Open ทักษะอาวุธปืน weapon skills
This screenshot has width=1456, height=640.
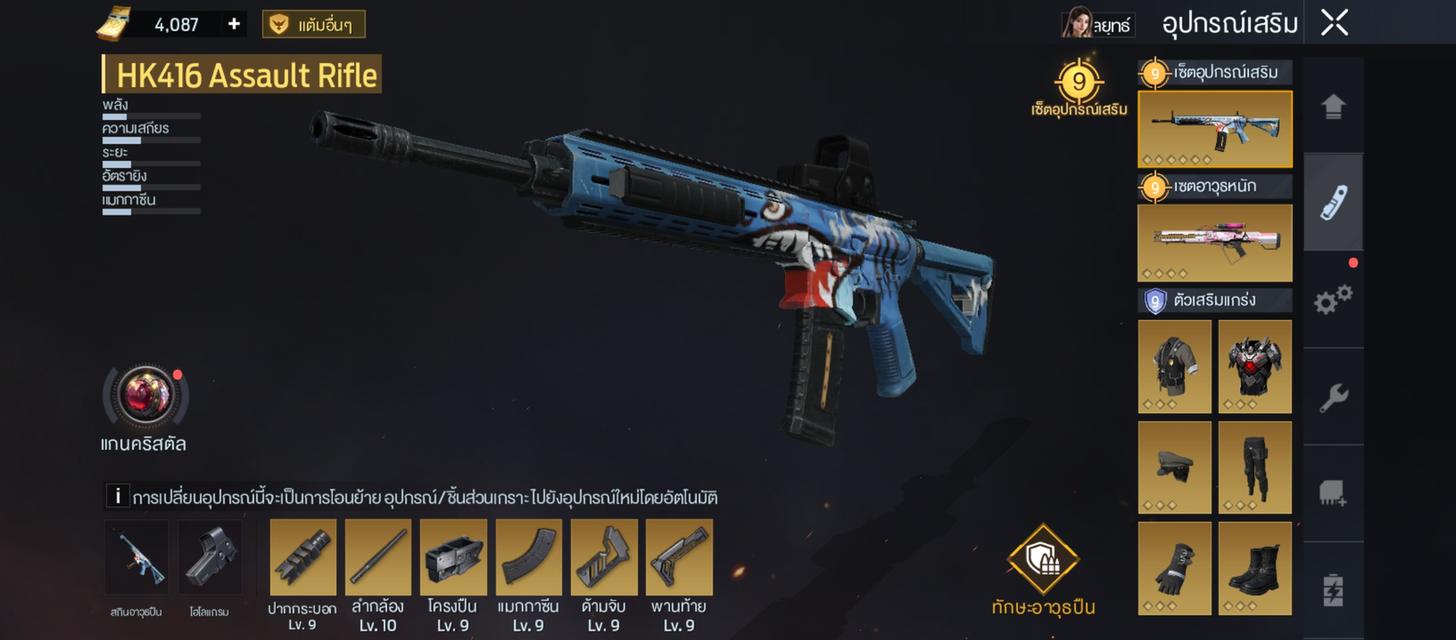[x=1043, y=560]
